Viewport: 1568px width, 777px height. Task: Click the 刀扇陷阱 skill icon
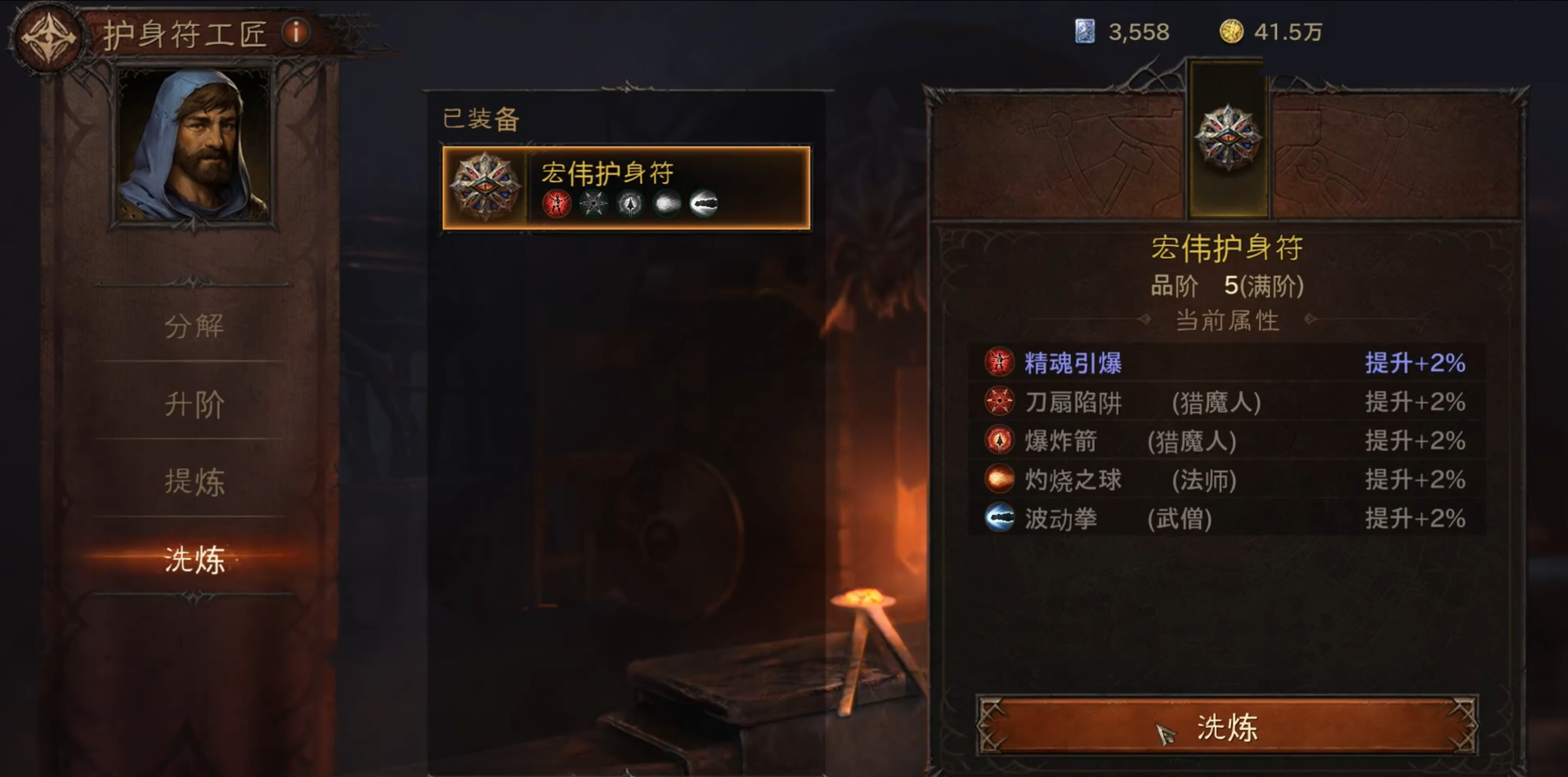997,402
